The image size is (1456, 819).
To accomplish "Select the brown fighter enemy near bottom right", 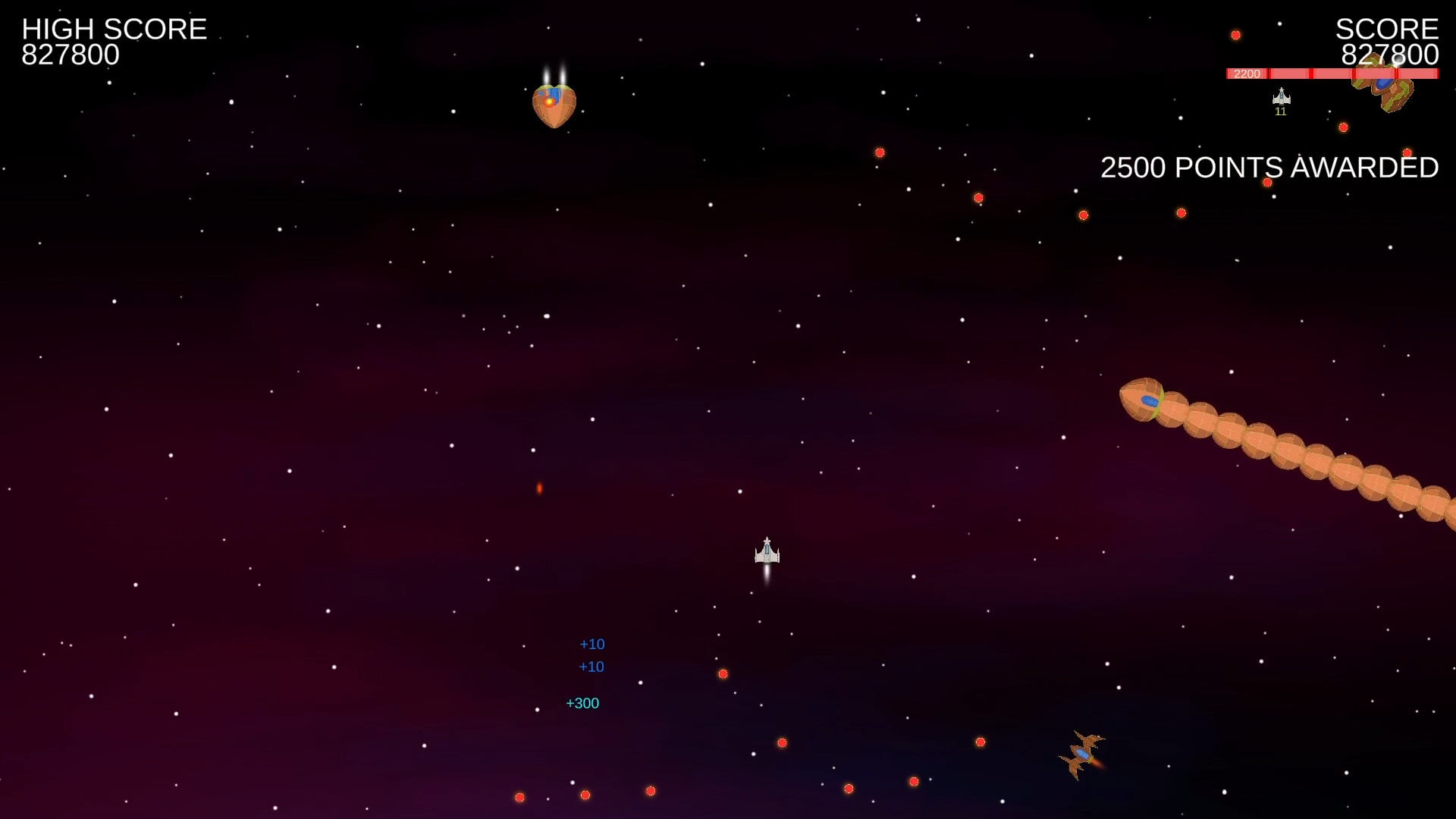I will [1083, 753].
